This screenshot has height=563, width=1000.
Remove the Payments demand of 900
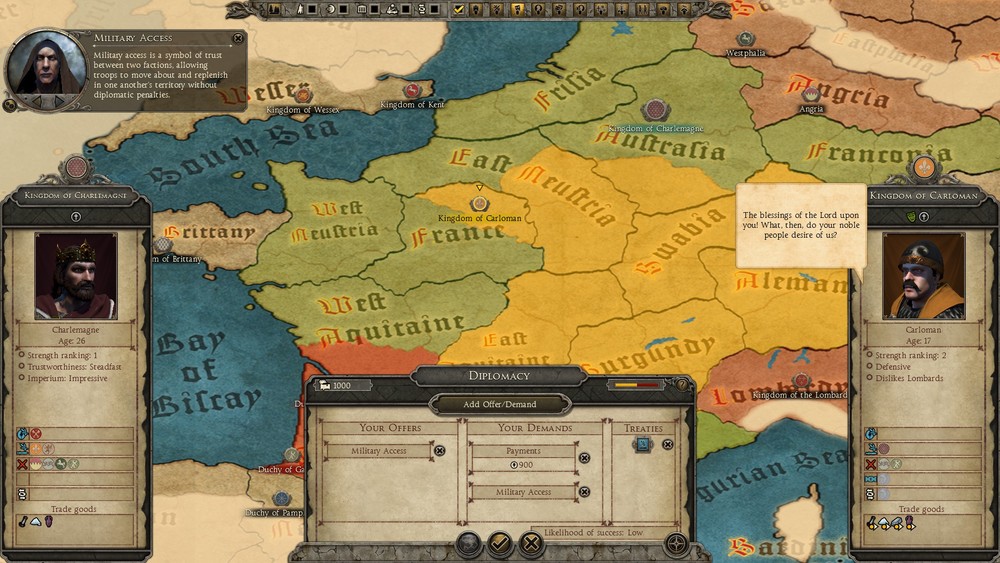(585, 458)
